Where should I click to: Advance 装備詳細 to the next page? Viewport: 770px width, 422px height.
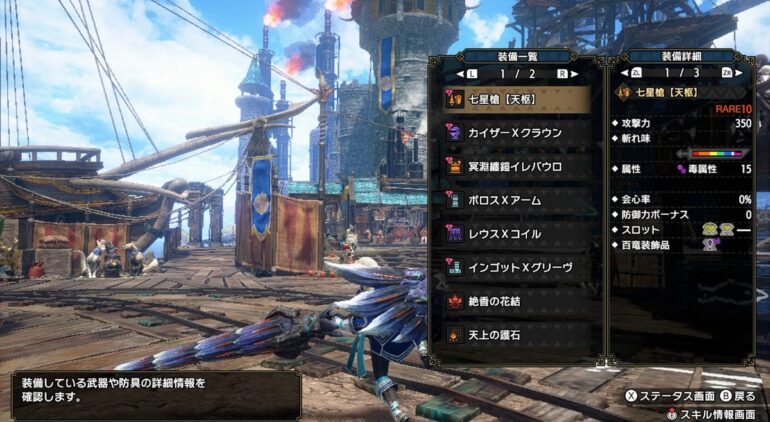(737, 73)
